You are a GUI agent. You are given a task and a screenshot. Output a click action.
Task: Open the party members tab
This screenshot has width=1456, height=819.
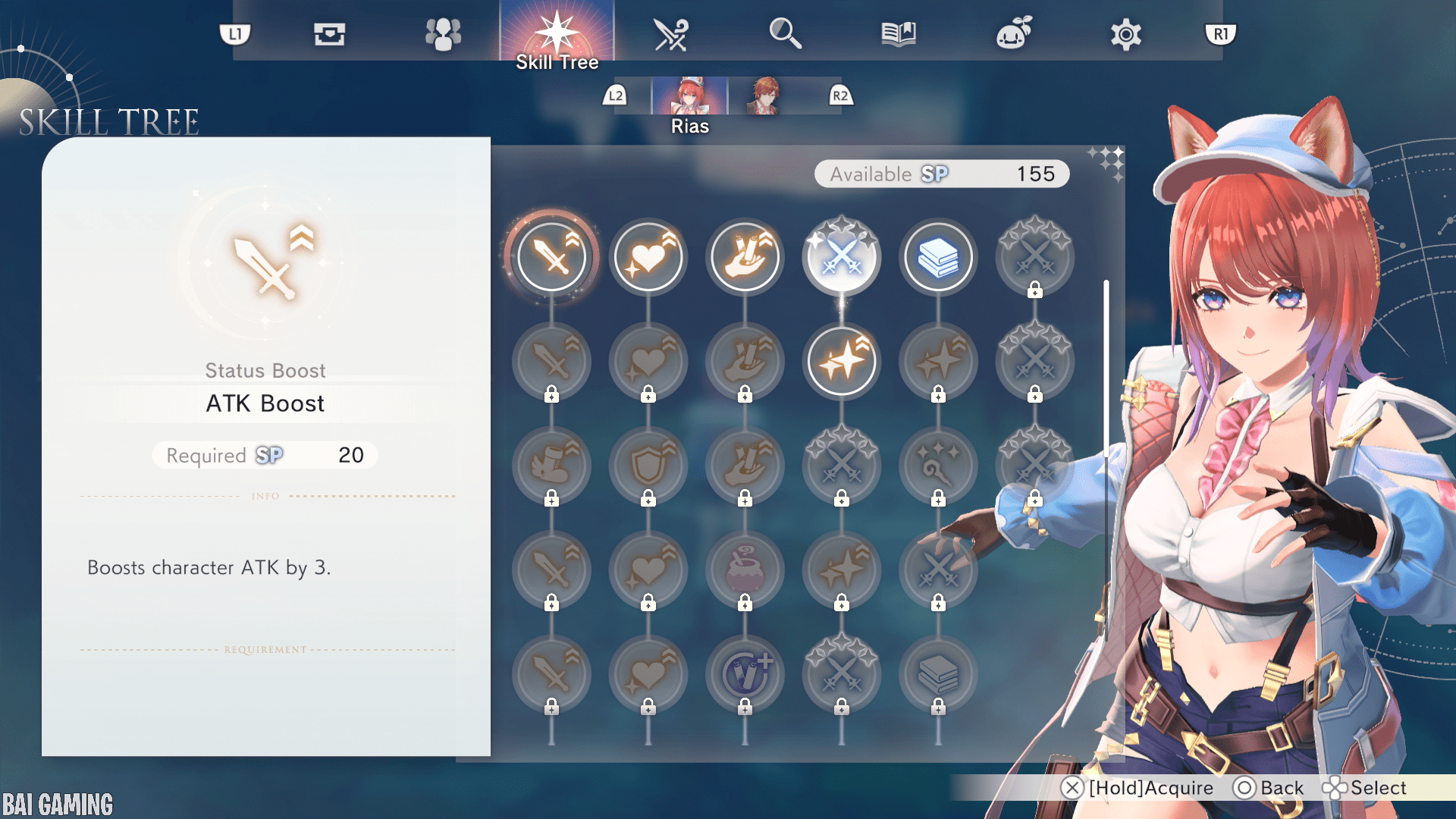point(443,34)
